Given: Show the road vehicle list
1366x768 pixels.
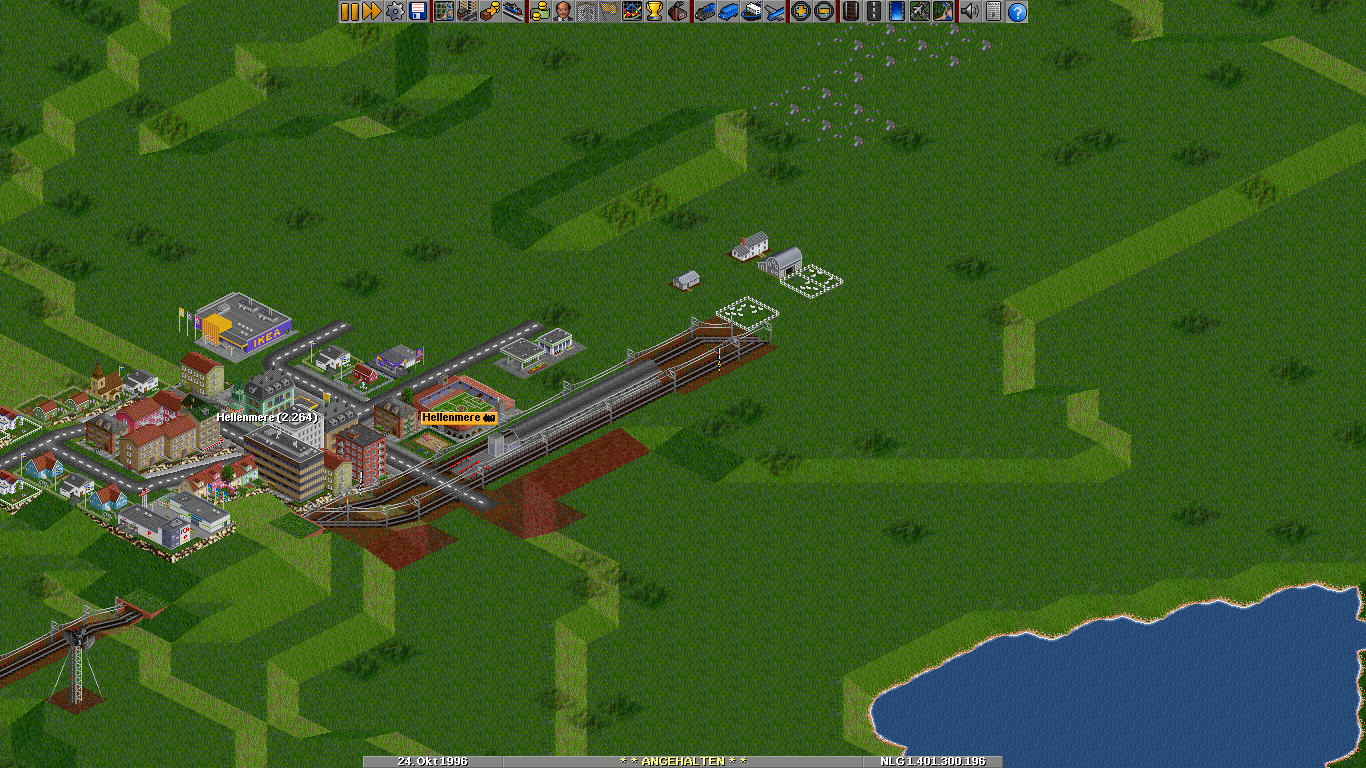Looking at the screenshot, I should click(728, 12).
